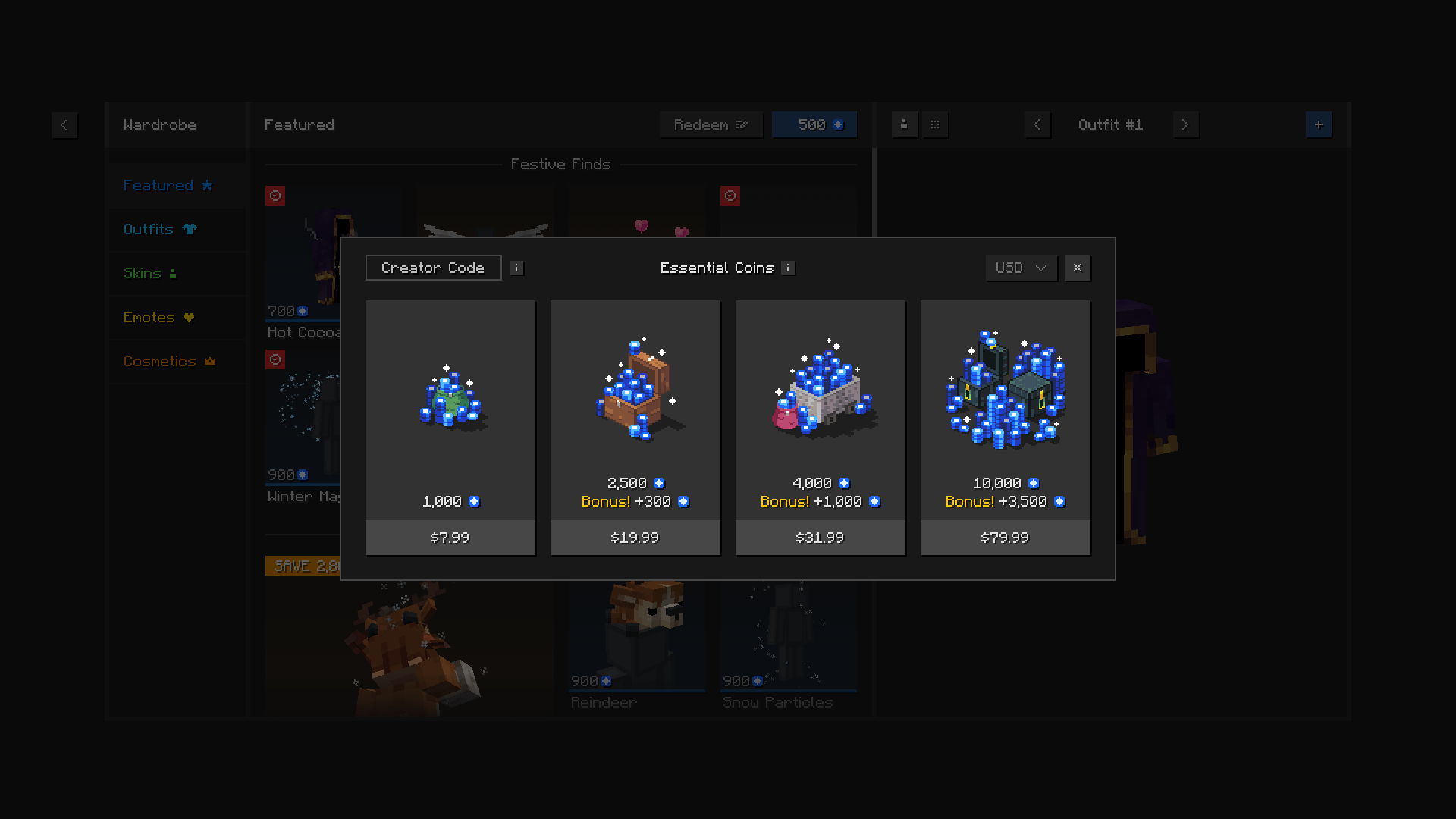Open the Creator Code entry
This screenshot has width=1456, height=819.
(433, 268)
